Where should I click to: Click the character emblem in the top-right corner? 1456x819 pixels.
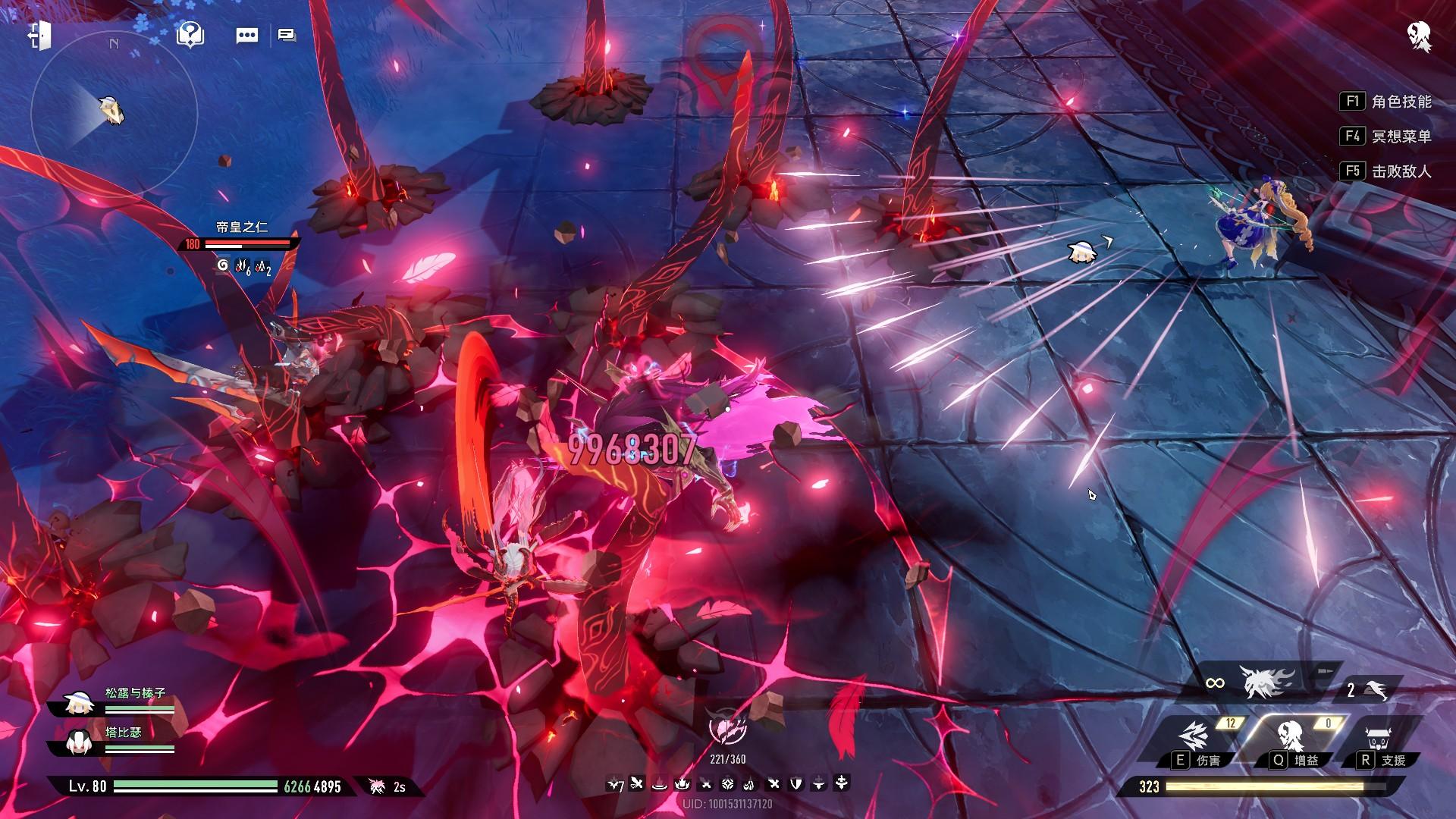pyautogui.click(x=1419, y=36)
